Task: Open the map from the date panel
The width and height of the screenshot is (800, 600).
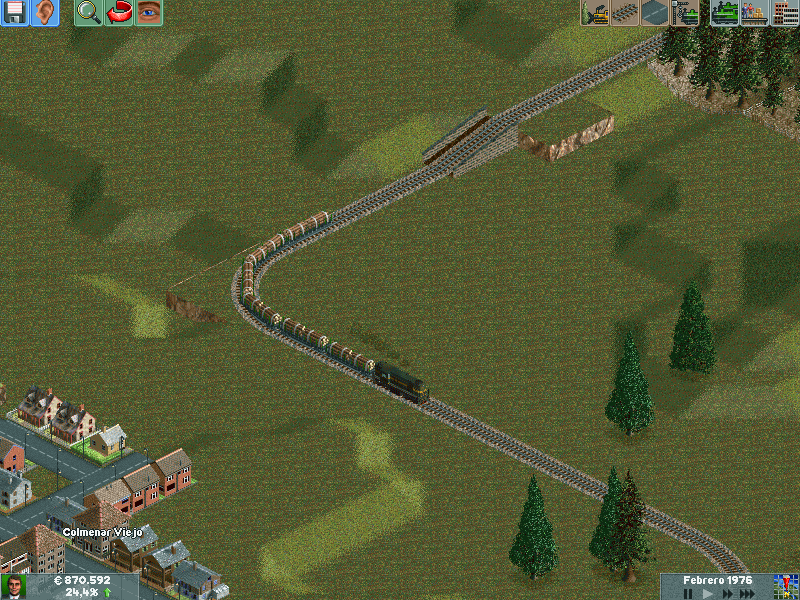Action: point(785,585)
